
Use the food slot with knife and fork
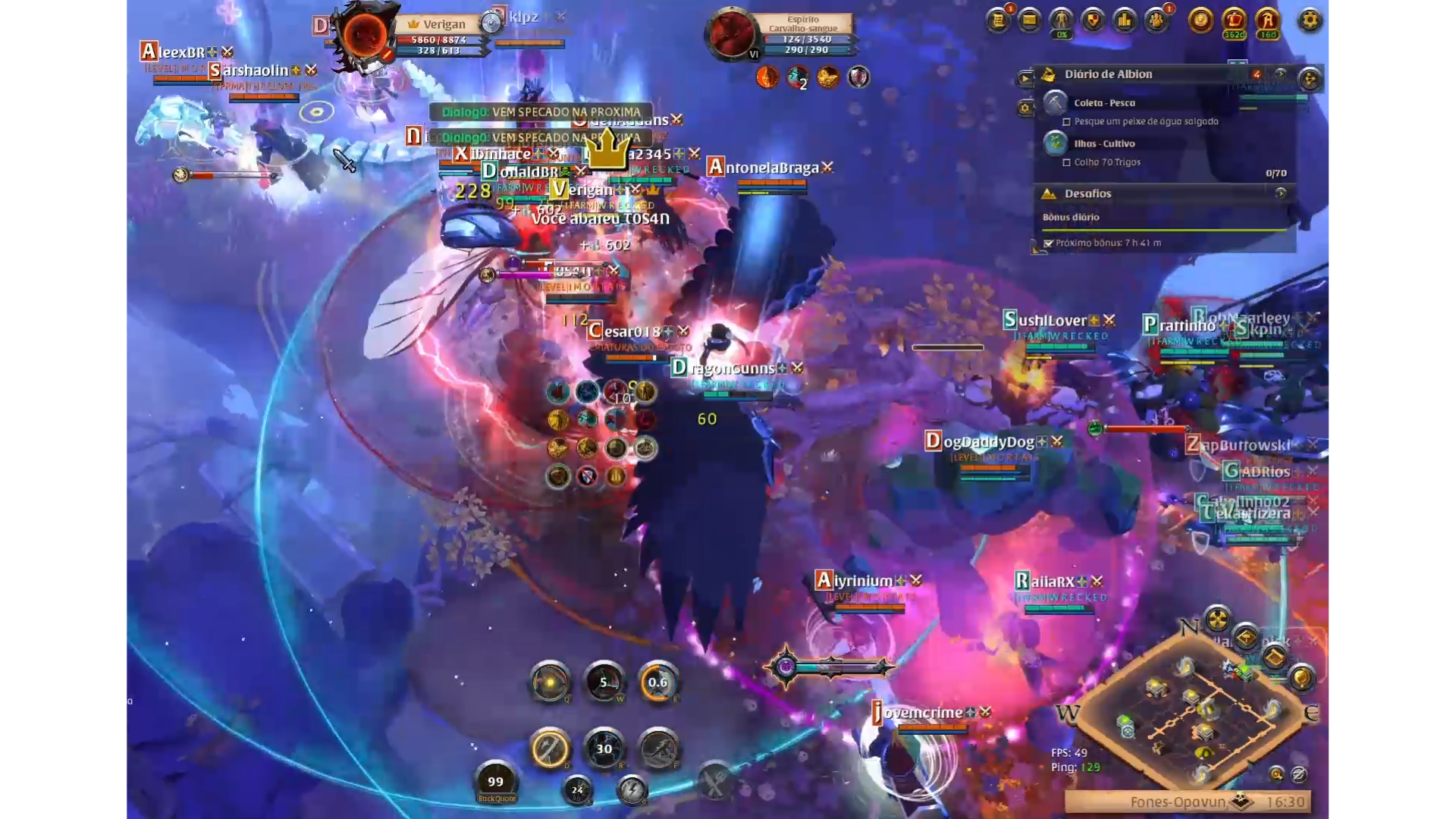714,781
